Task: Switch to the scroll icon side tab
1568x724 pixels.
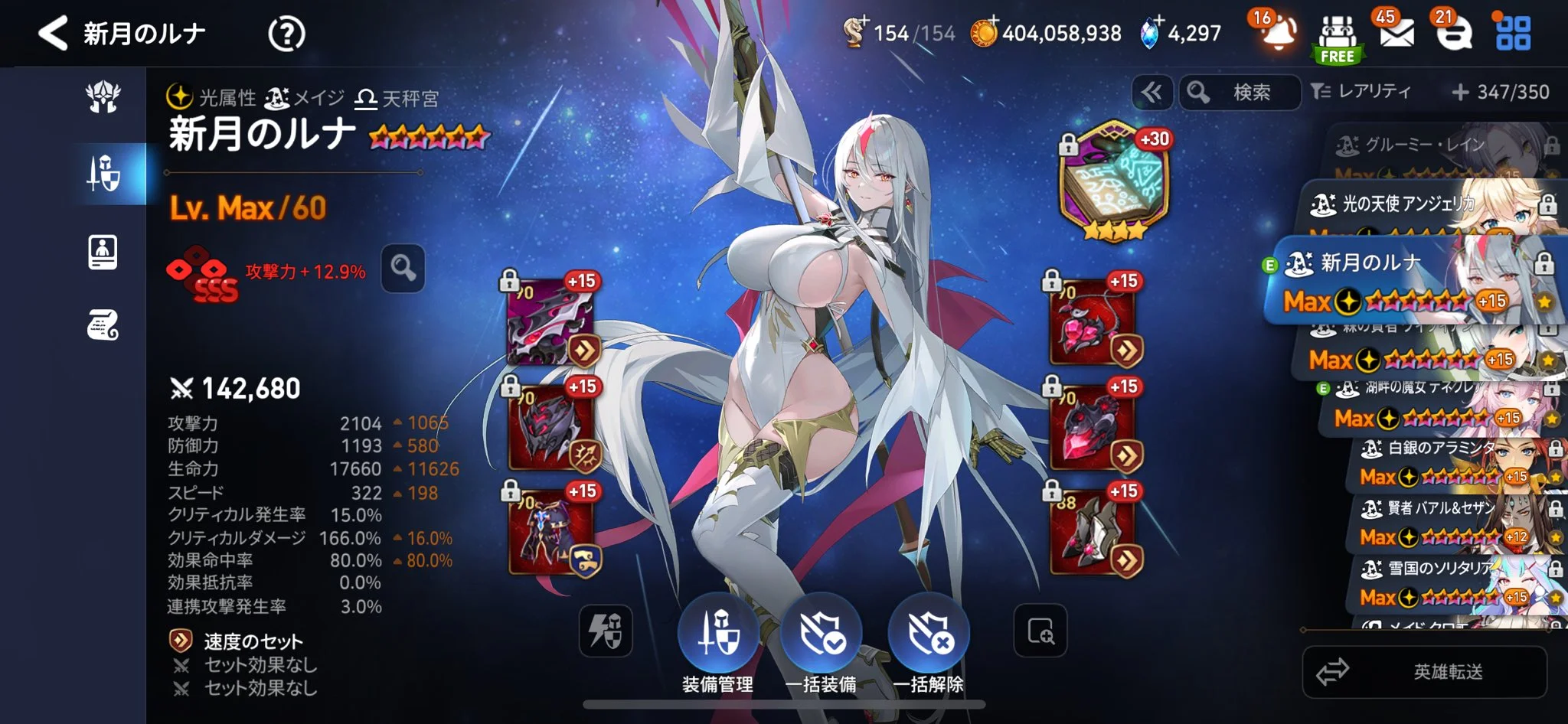Action: pos(103,326)
